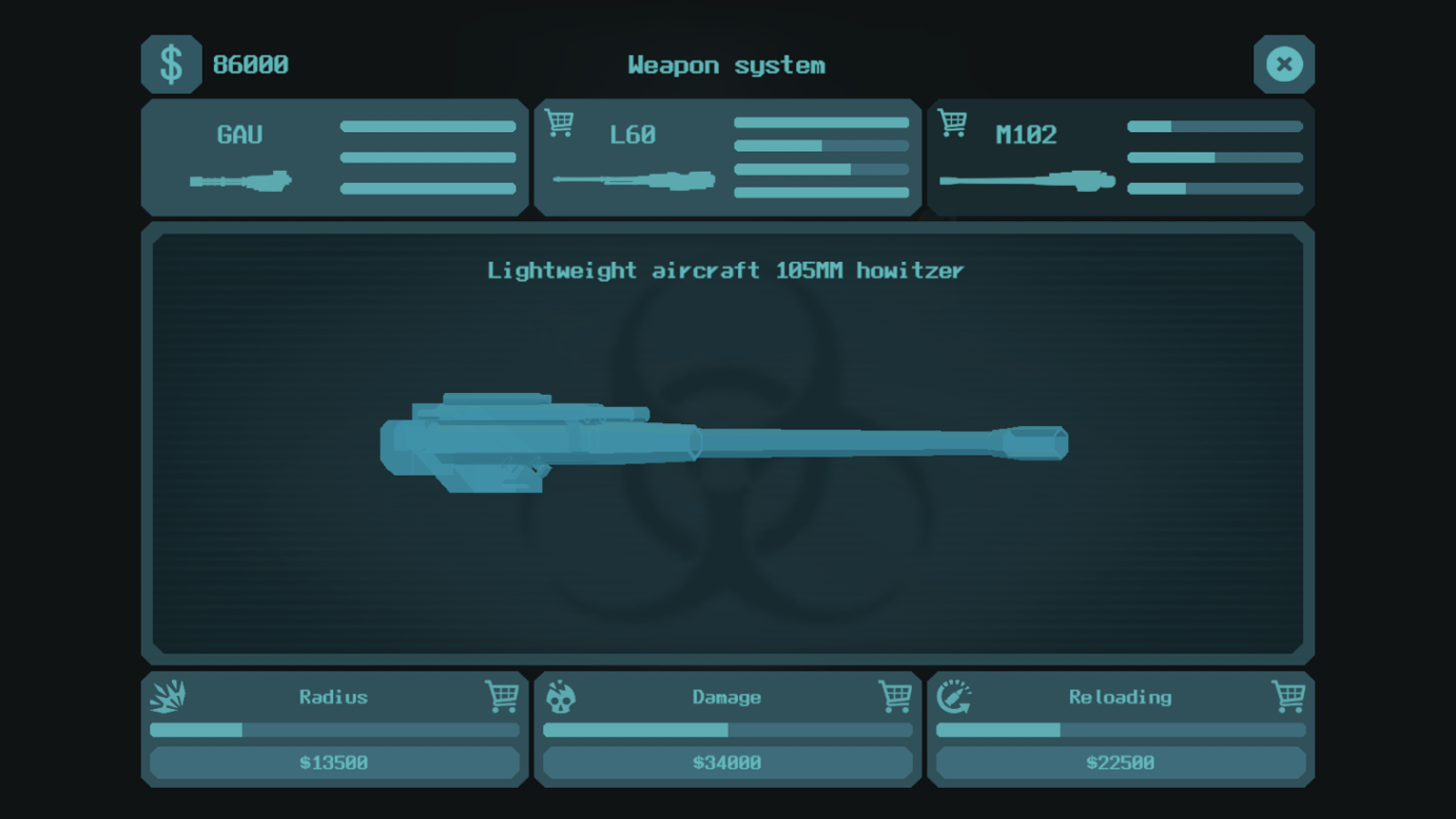Click the Damage upgrade progress bar
Screen dimensions: 1456x819
click(727, 730)
